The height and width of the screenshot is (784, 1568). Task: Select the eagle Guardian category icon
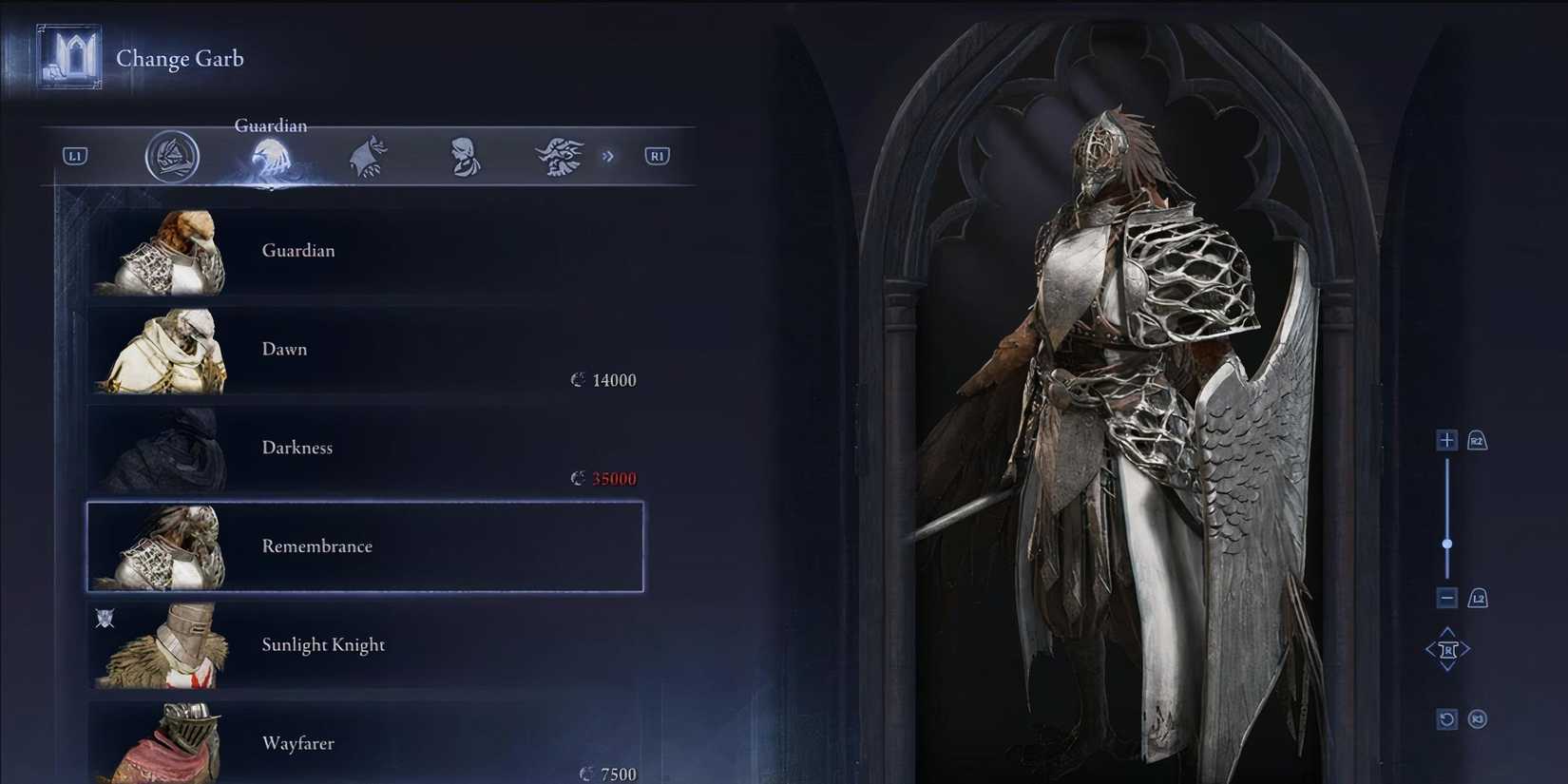270,155
